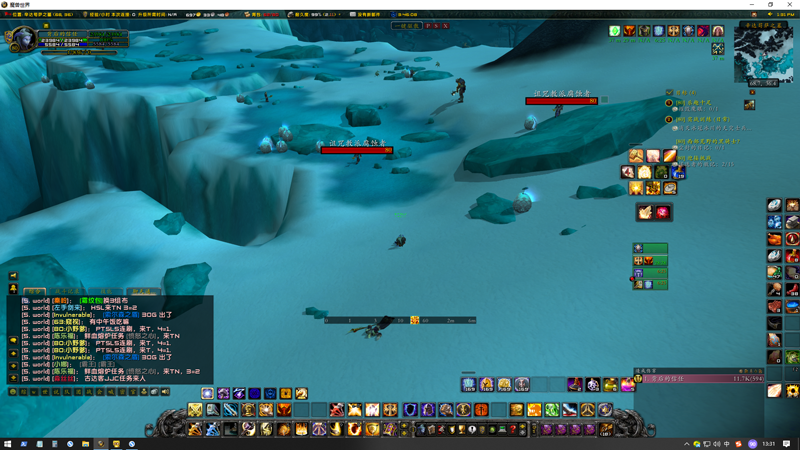The height and width of the screenshot is (450, 800).
Task: Click the player portrait frame
Action: tap(20, 40)
